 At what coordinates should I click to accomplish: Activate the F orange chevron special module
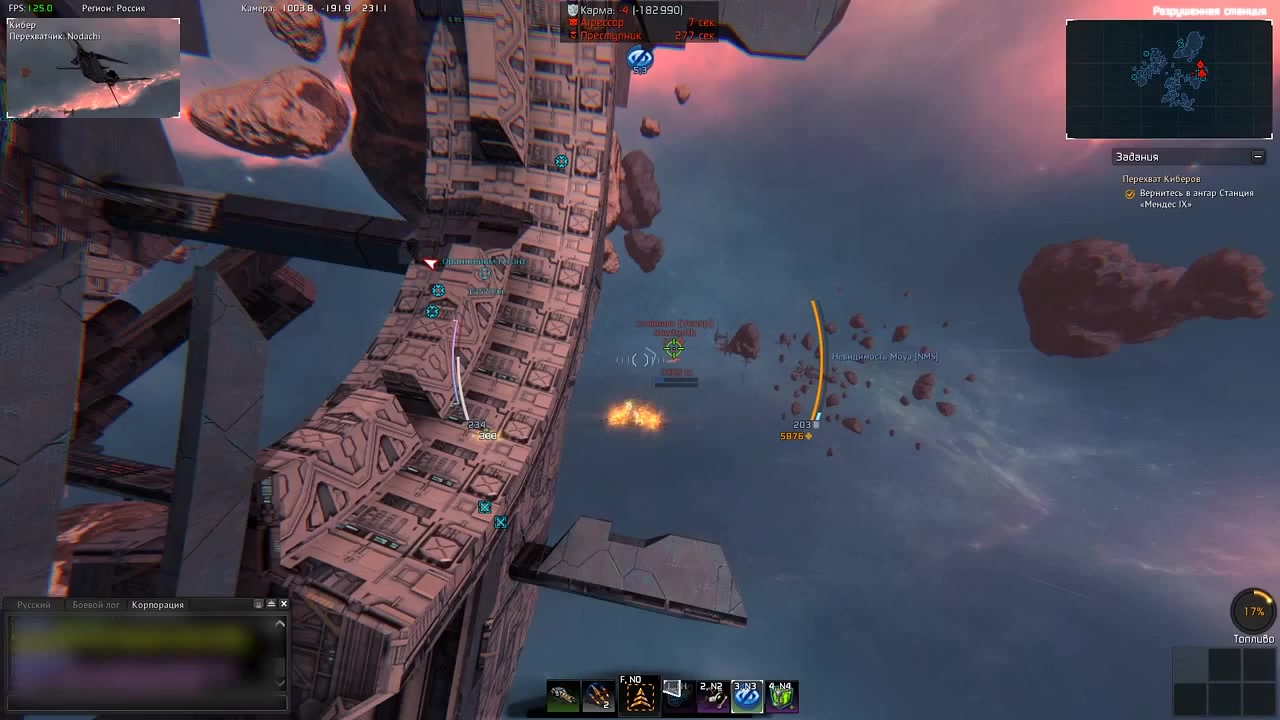click(x=640, y=696)
